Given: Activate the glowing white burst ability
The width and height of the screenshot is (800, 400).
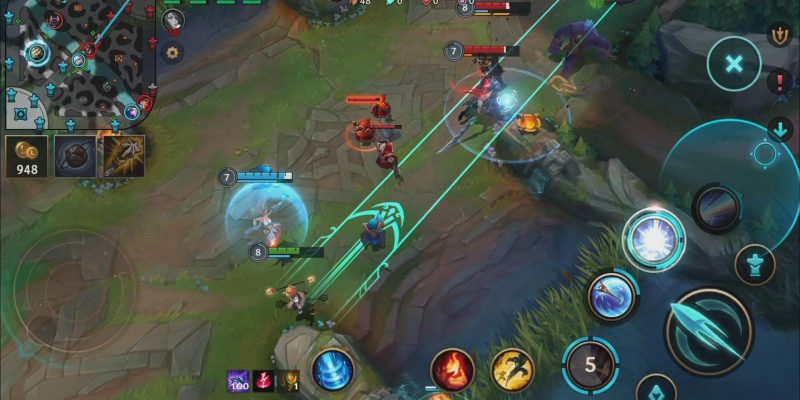Looking at the screenshot, I should click(x=654, y=238).
